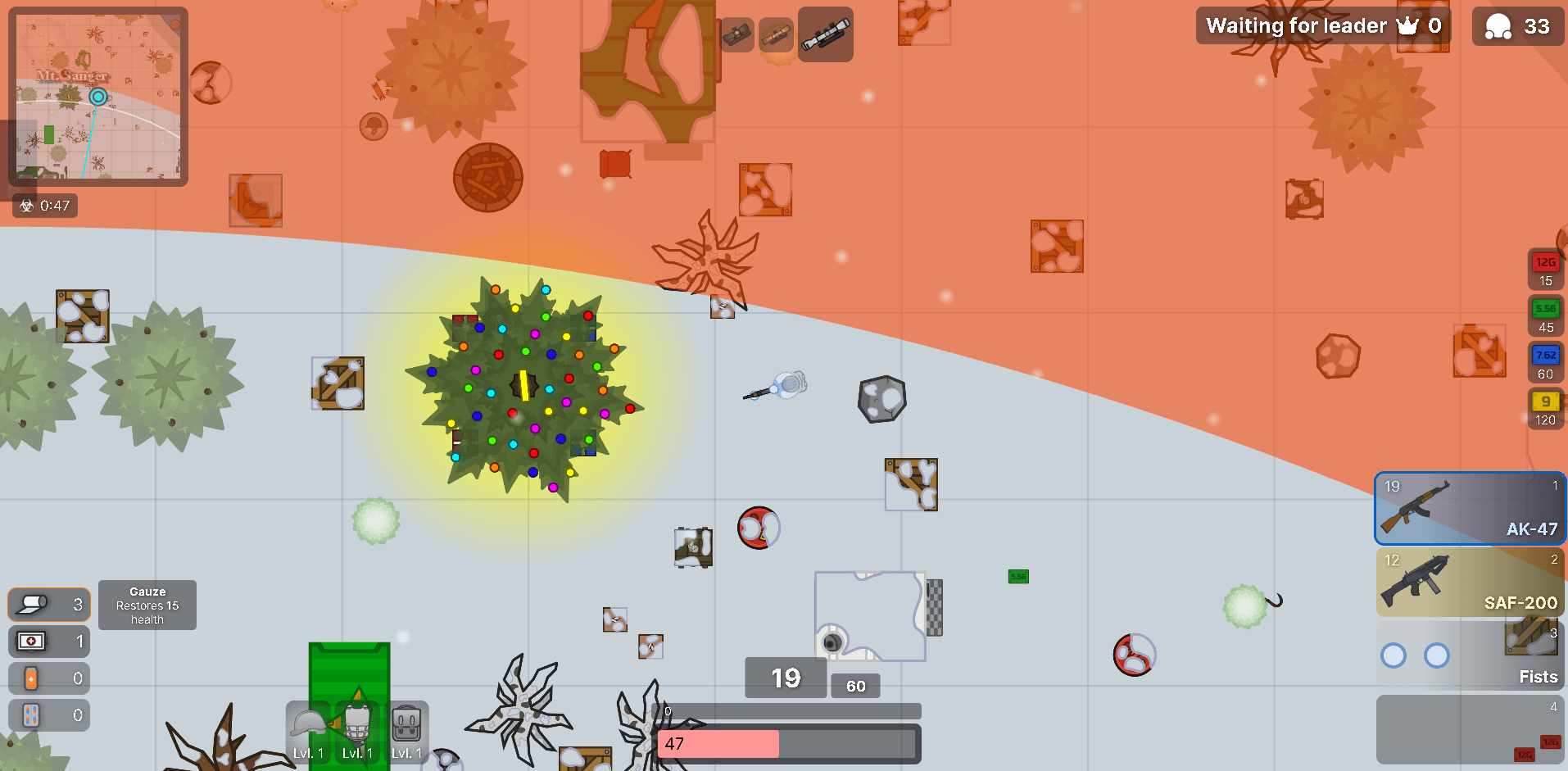Click the 9mm ammo counter

(1545, 410)
